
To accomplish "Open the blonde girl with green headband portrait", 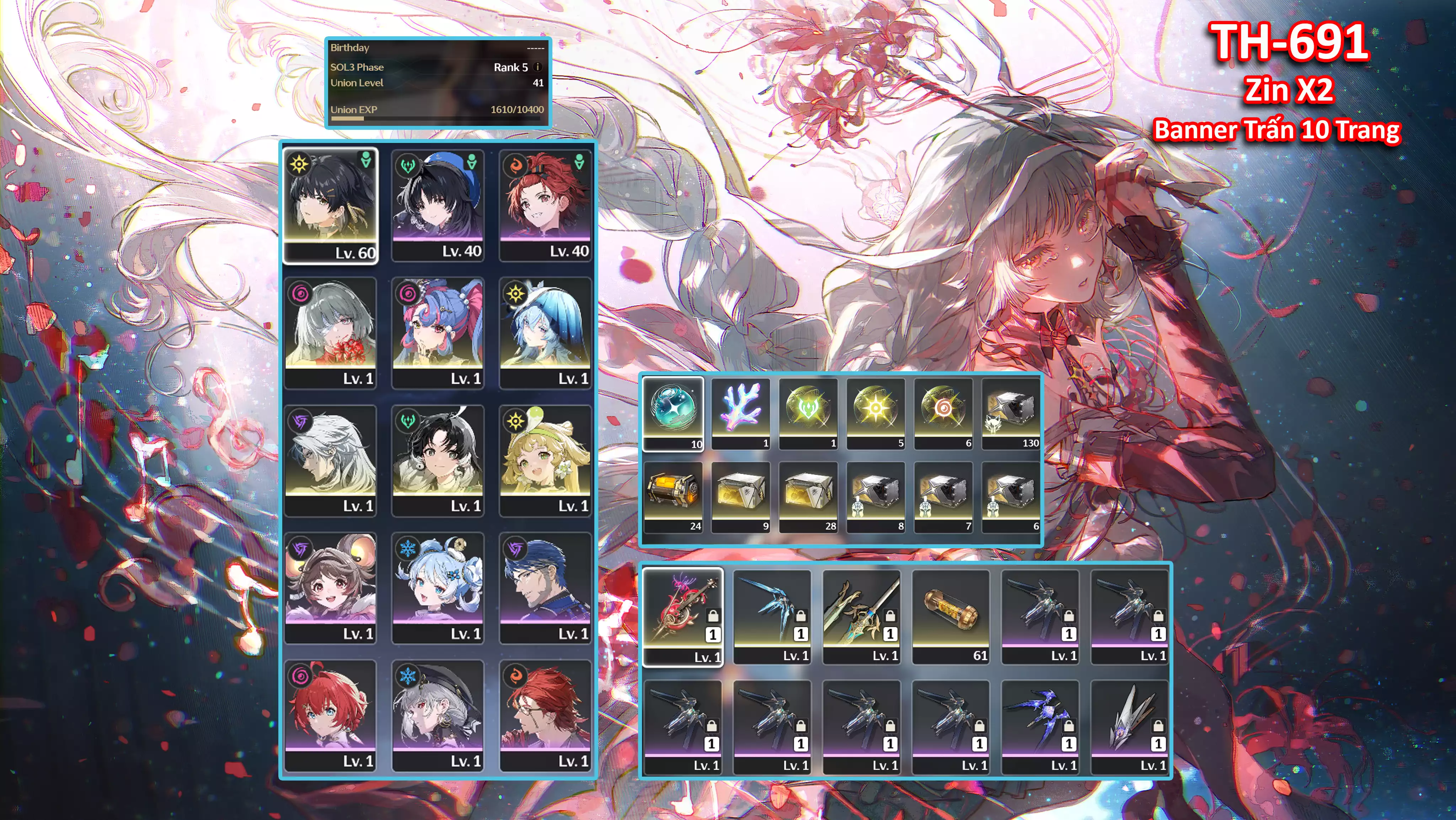I will 545,460.
